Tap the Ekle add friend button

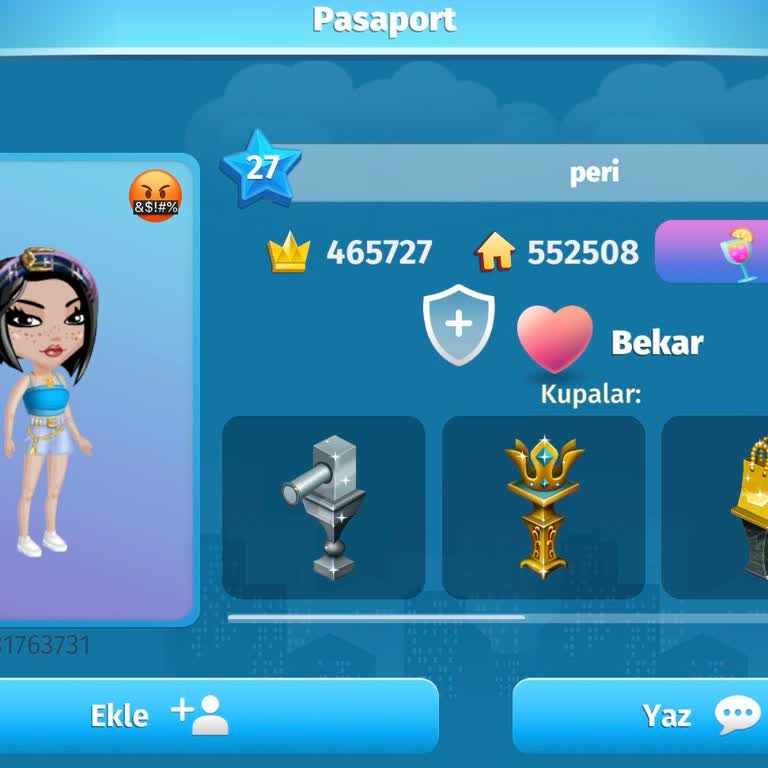(218, 716)
